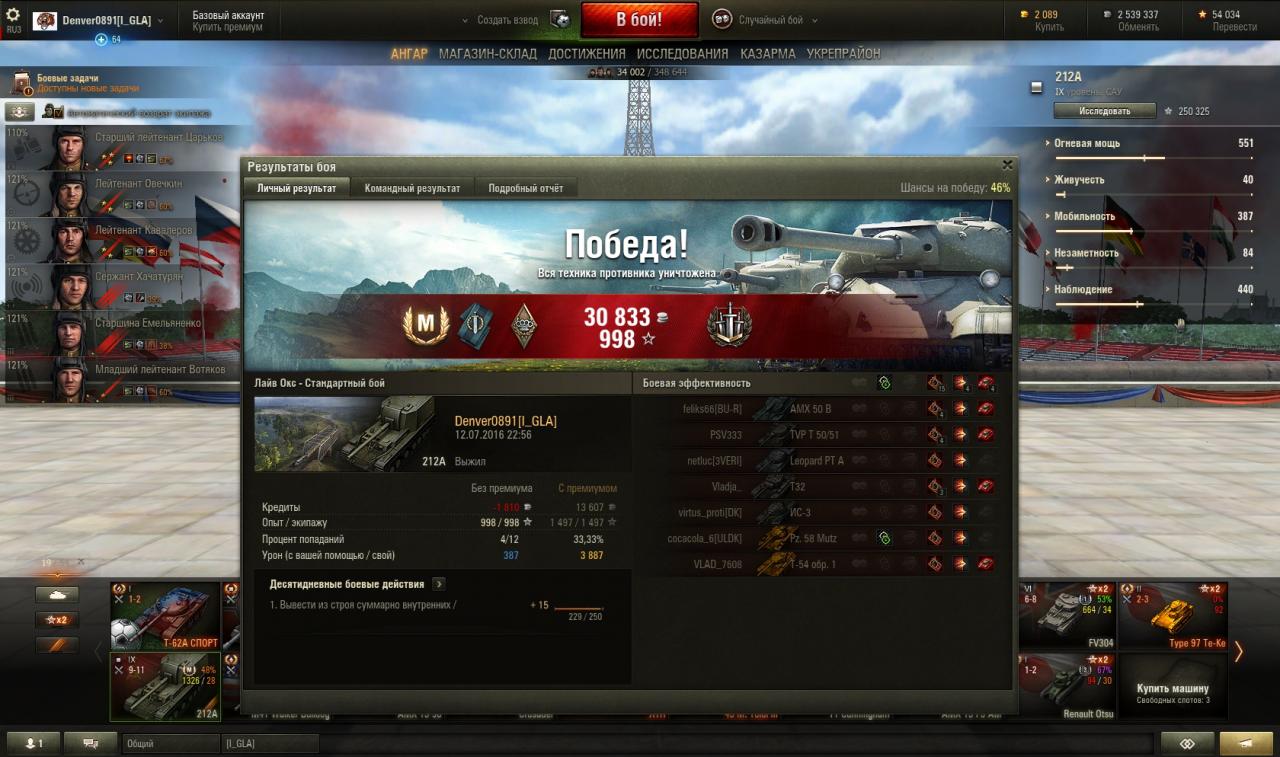Select the T-62A СПОРТ tank in carousel
Image resolution: width=1280 pixels, height=757 pixels.
166,616
